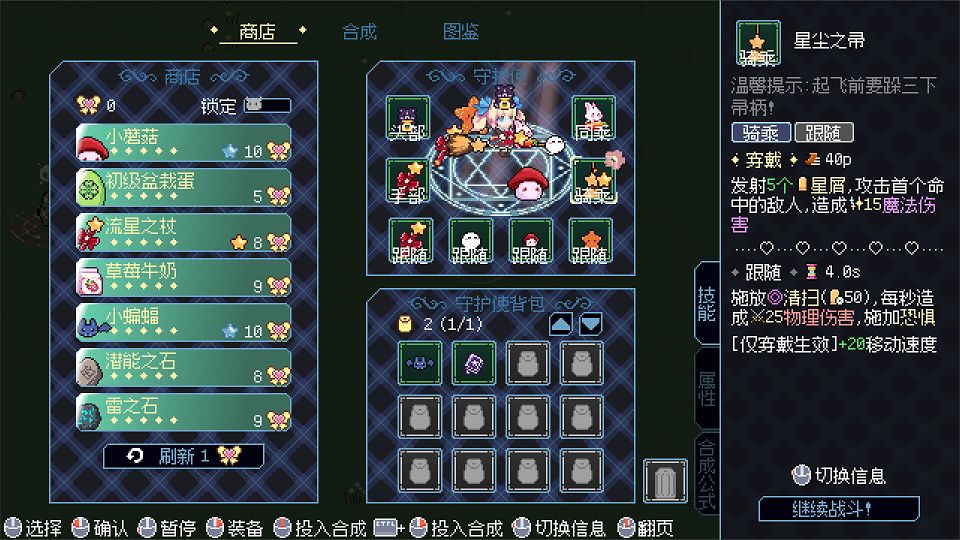Choose 小蝙蝠 in the shop list

point(183,323)
